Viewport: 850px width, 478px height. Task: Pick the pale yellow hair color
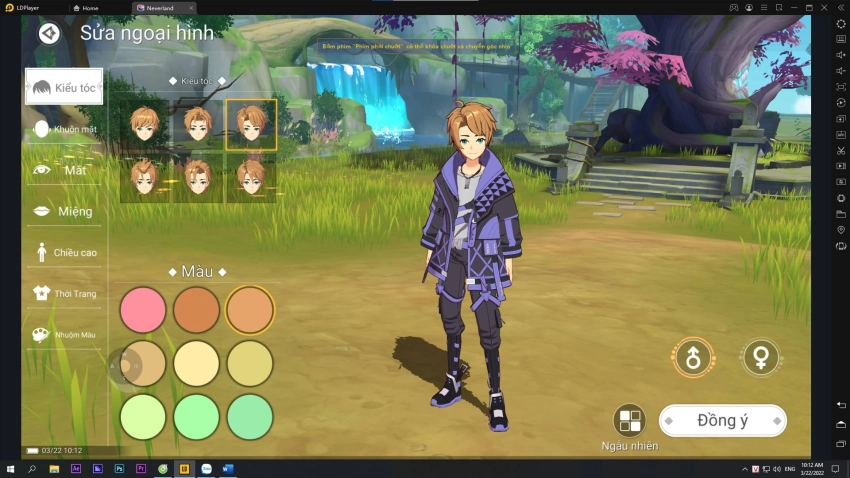coord(196,364)
